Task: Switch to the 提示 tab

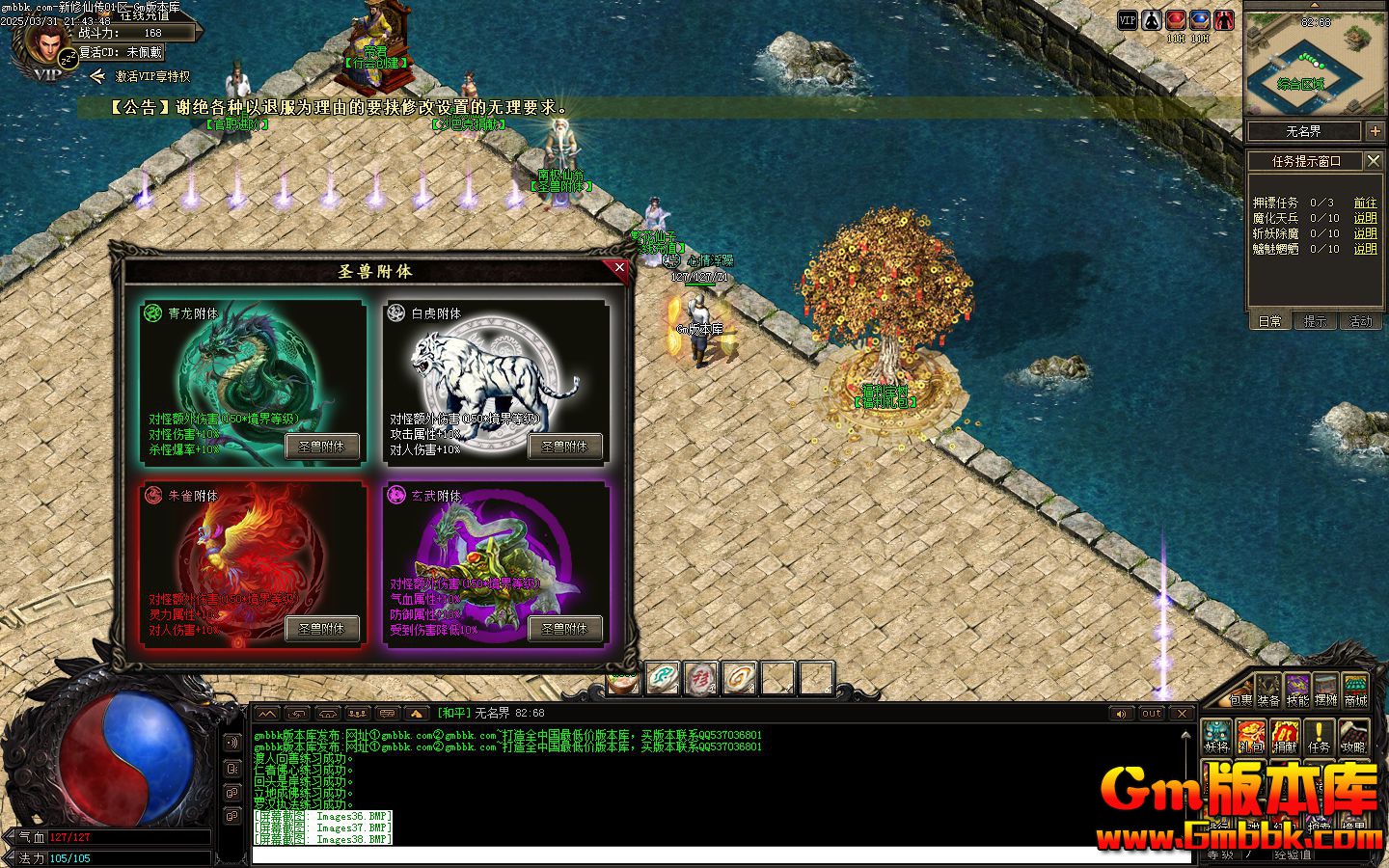Action: (x=1315, y=321)
